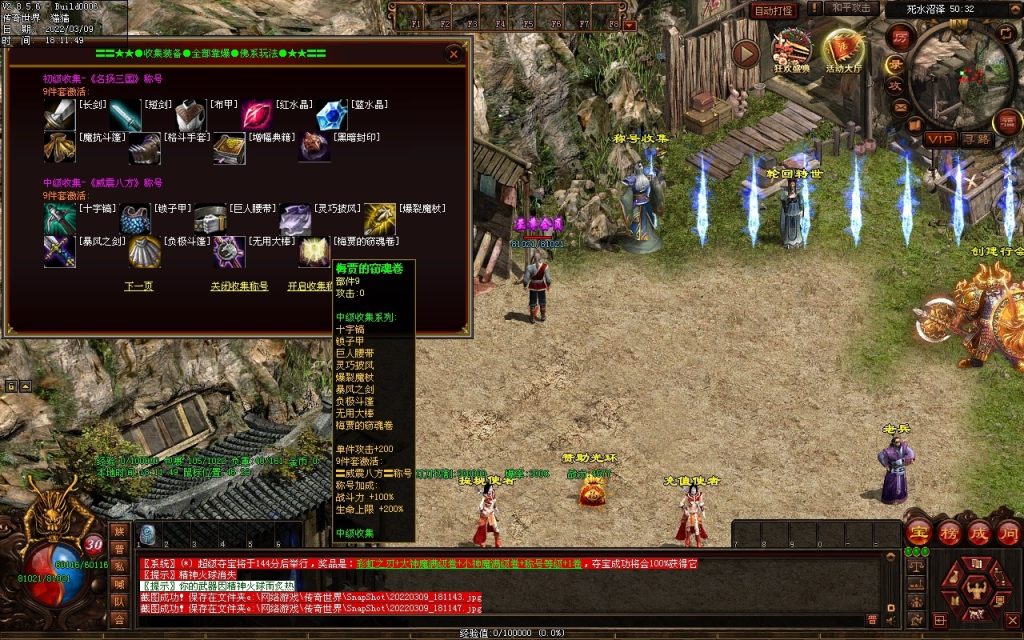Switch the 和平攻击 attack mode
The image size is (1024, 640).
(x=853, y=9)
